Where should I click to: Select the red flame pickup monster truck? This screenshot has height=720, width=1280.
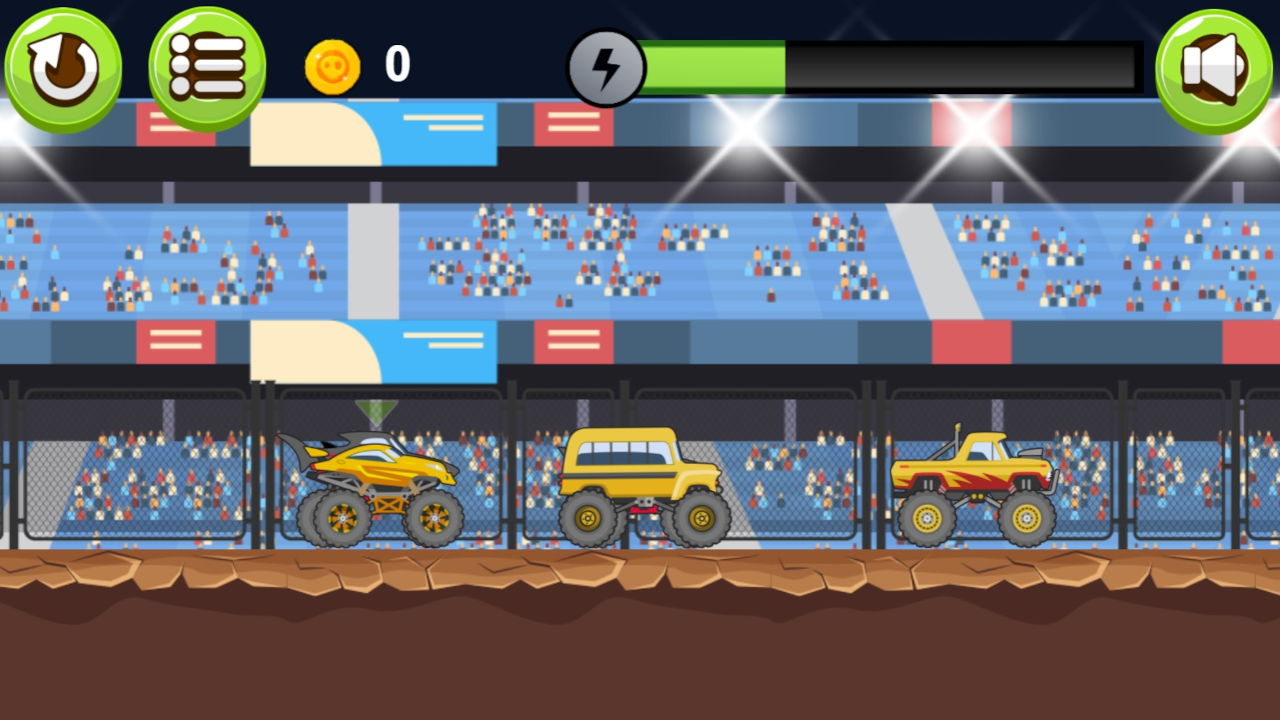pyautogui.click(x=975, y=480)
